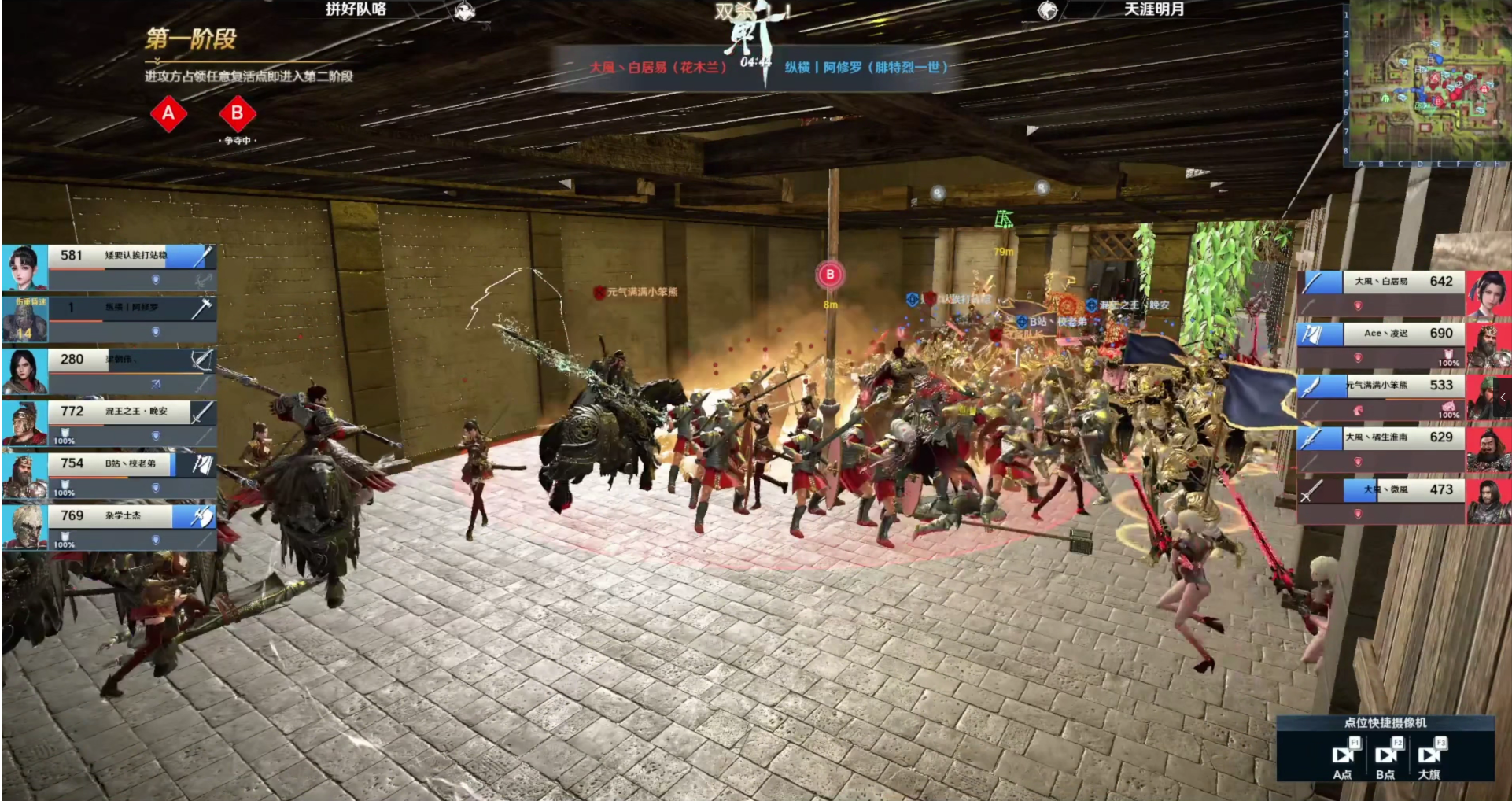Collapse the right-side player panel arrow

click(1503, 397)
